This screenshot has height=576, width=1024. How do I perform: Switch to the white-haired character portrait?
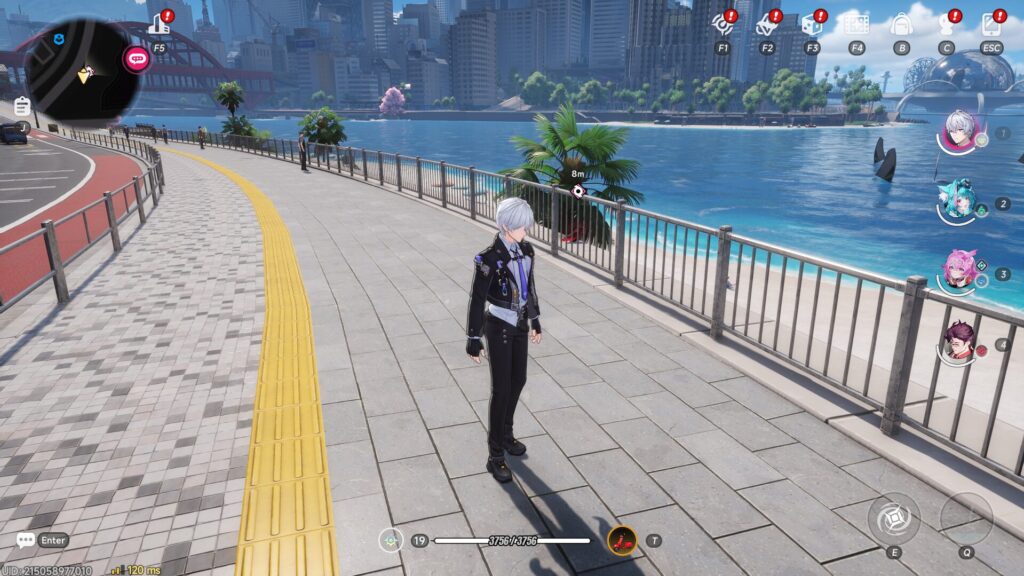point(958,131)
